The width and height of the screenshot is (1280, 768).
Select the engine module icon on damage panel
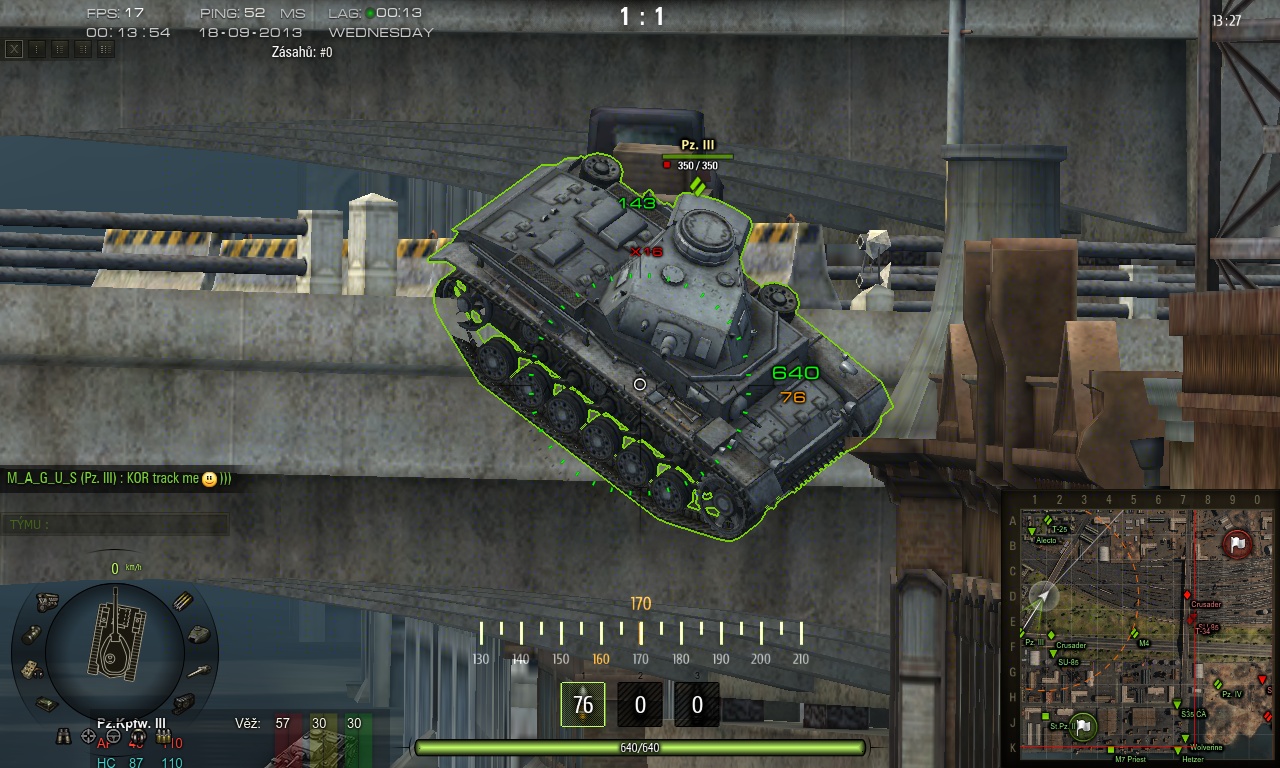pos(47,601)
